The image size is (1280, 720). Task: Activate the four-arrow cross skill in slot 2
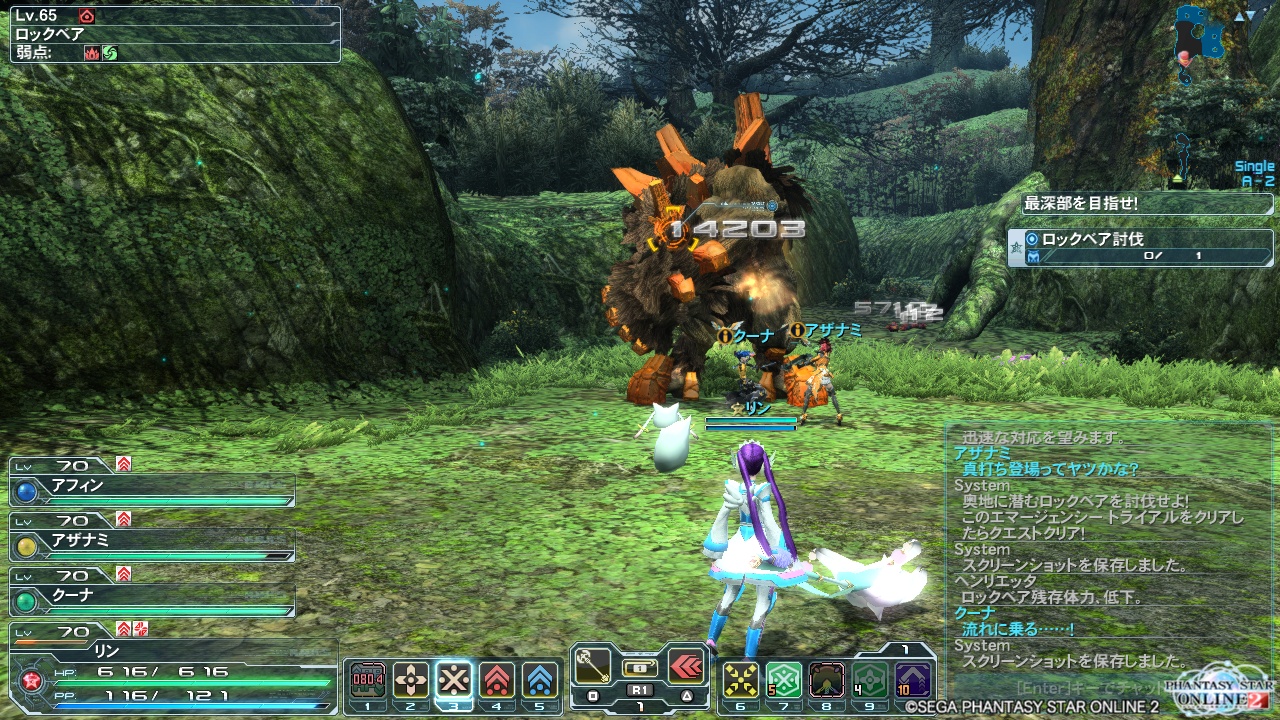[410, 680]
